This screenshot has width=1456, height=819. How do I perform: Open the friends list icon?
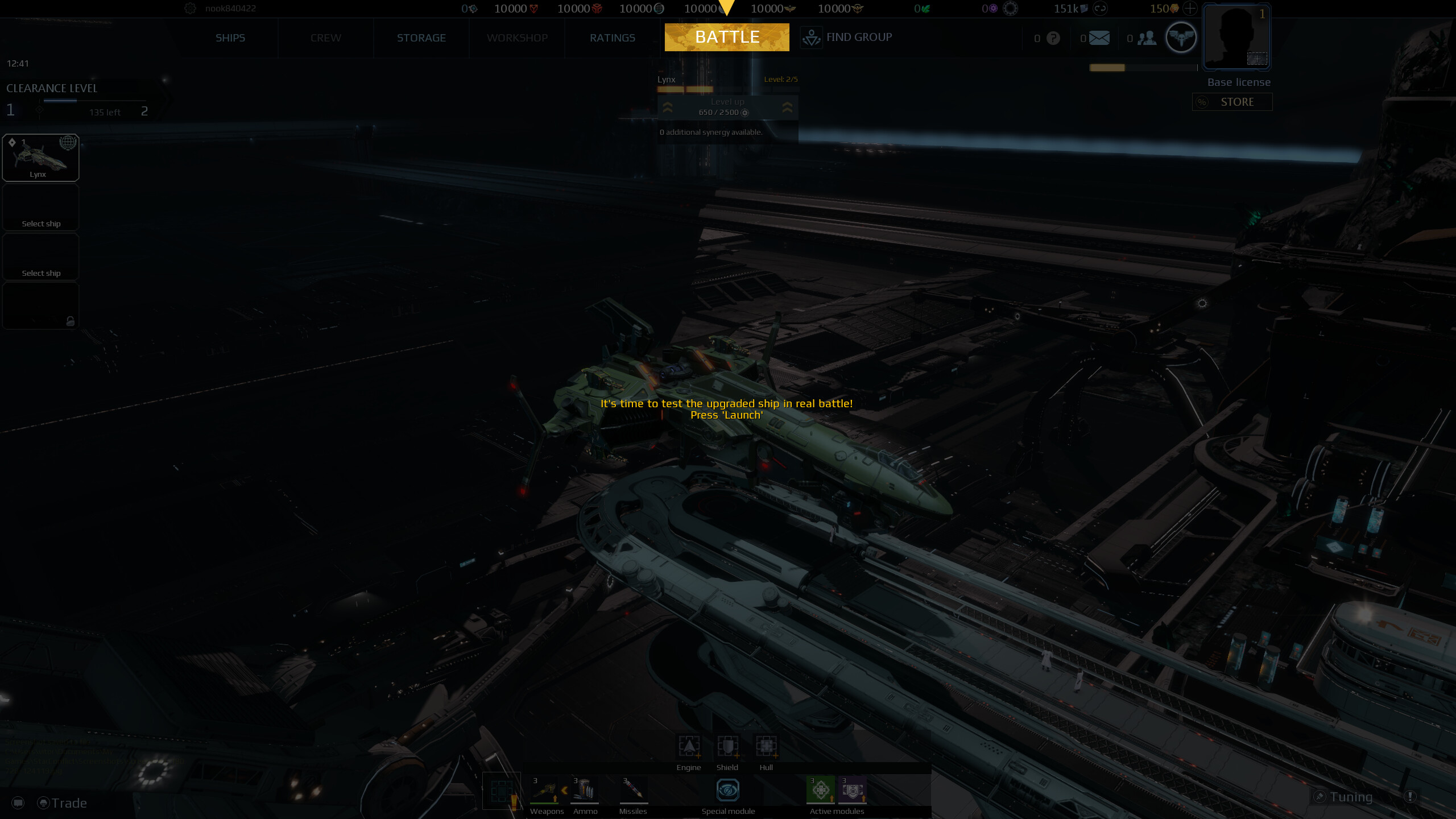tap(1147, 38)
